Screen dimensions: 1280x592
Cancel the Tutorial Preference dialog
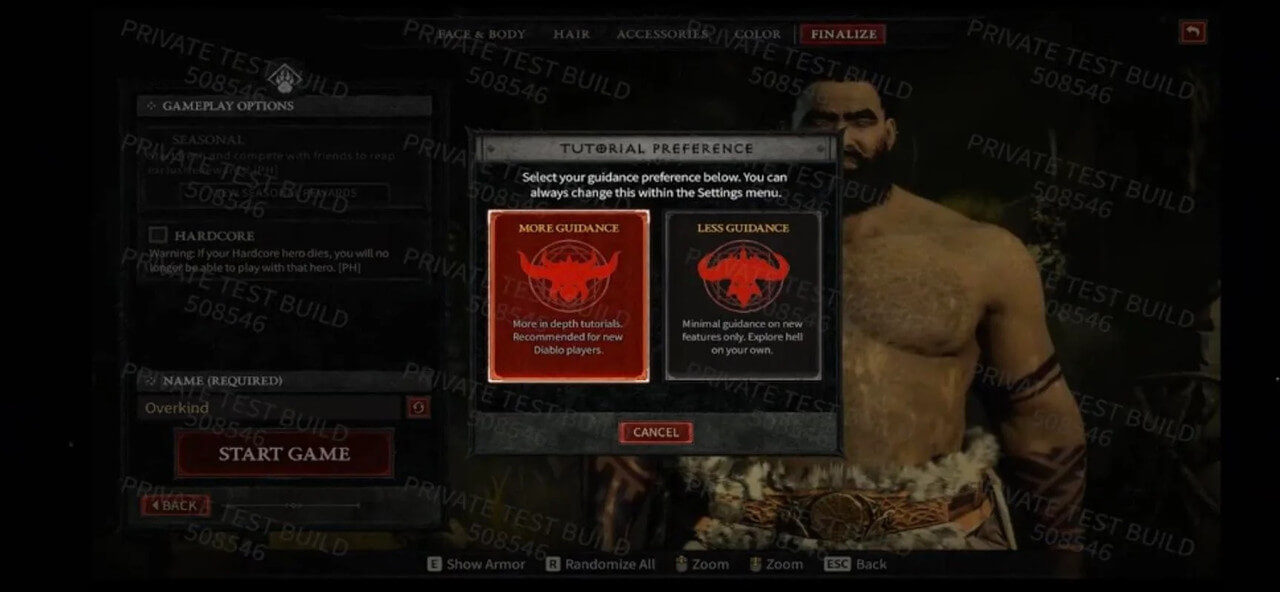pos(656,432)
